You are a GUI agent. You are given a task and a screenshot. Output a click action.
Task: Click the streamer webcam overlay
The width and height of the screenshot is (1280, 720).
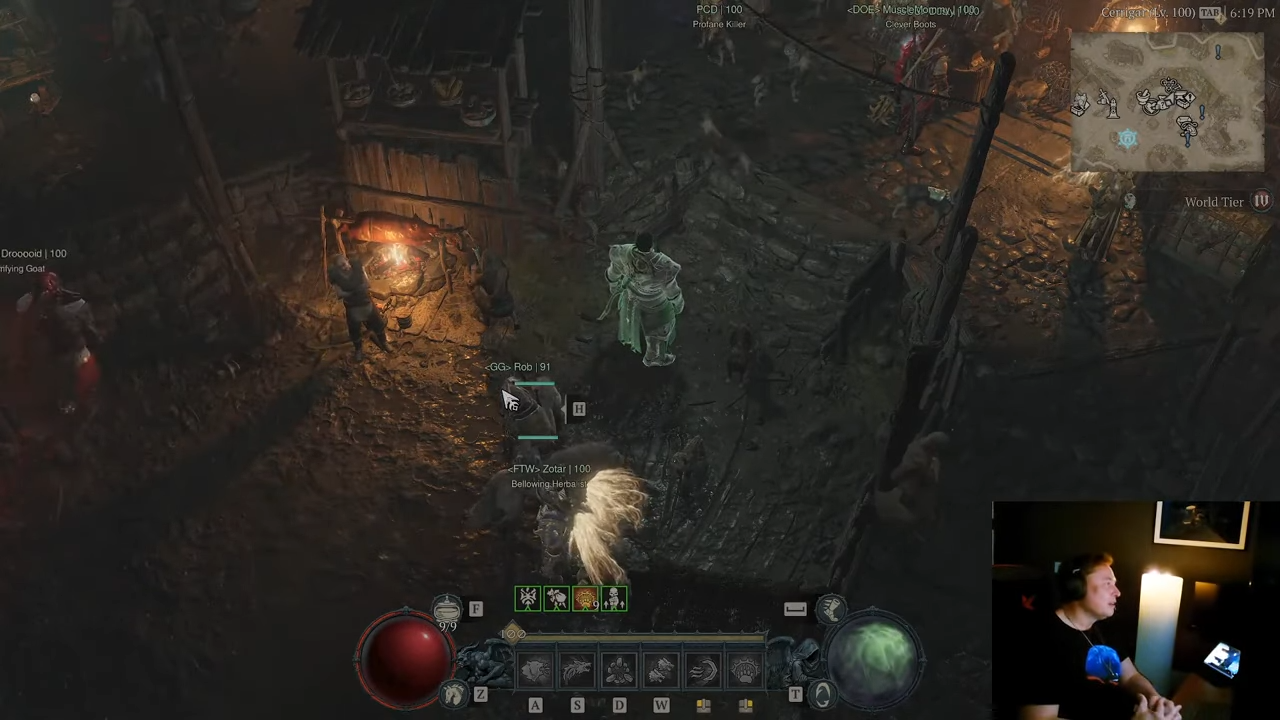[x=1135, y=610]
